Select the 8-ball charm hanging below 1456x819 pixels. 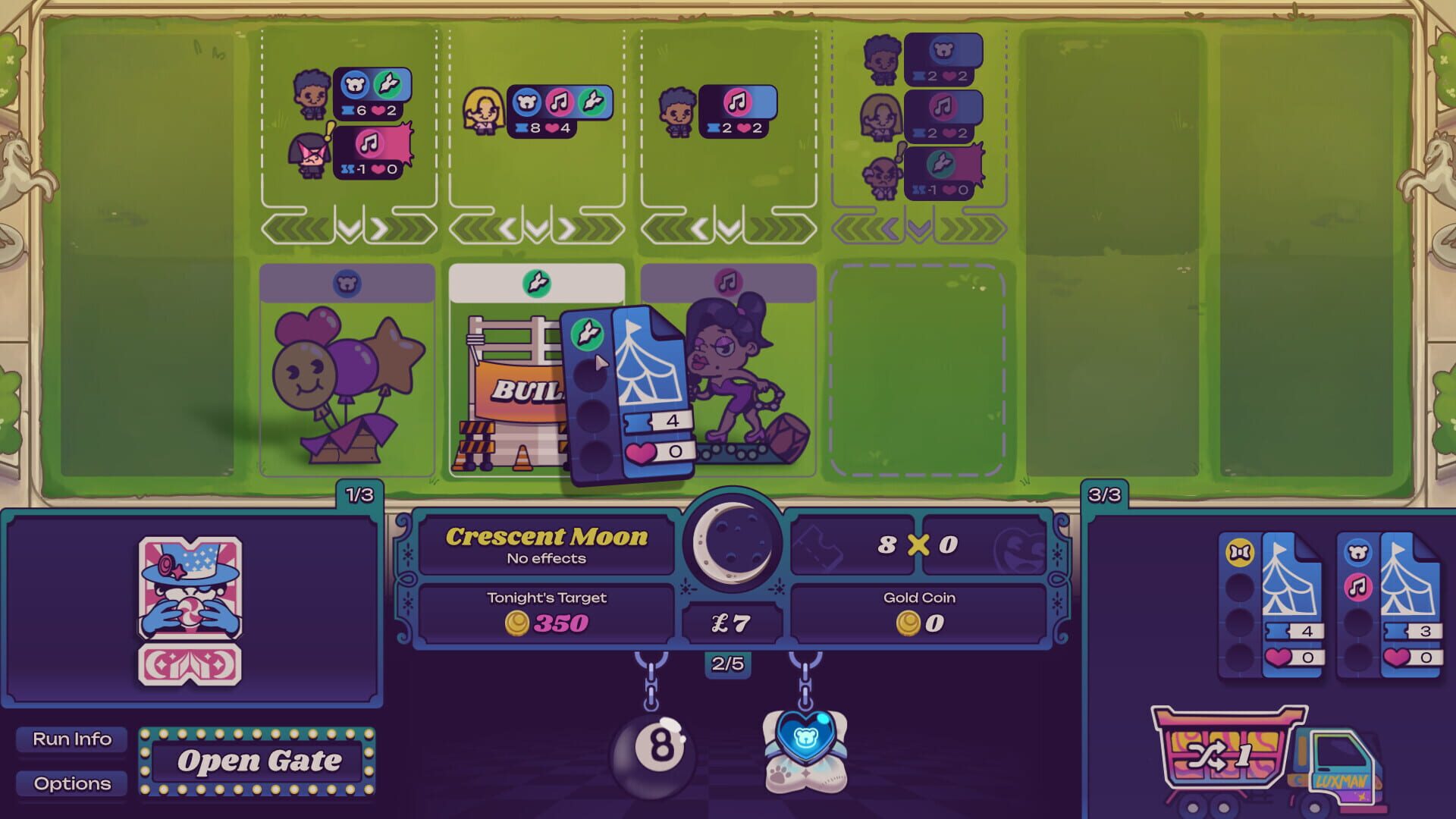tap(657, 755)
